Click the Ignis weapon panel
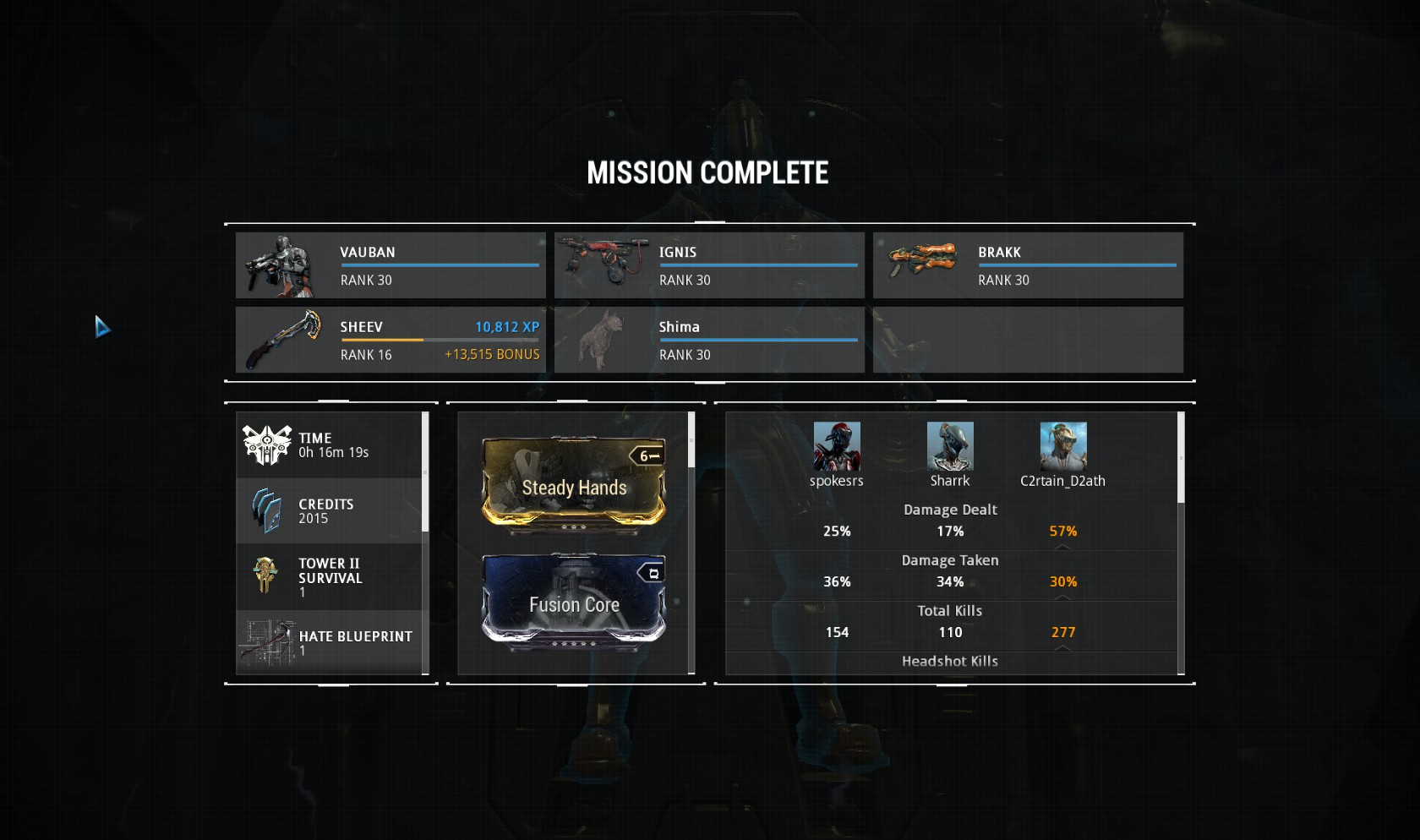 tap(709, 265)
